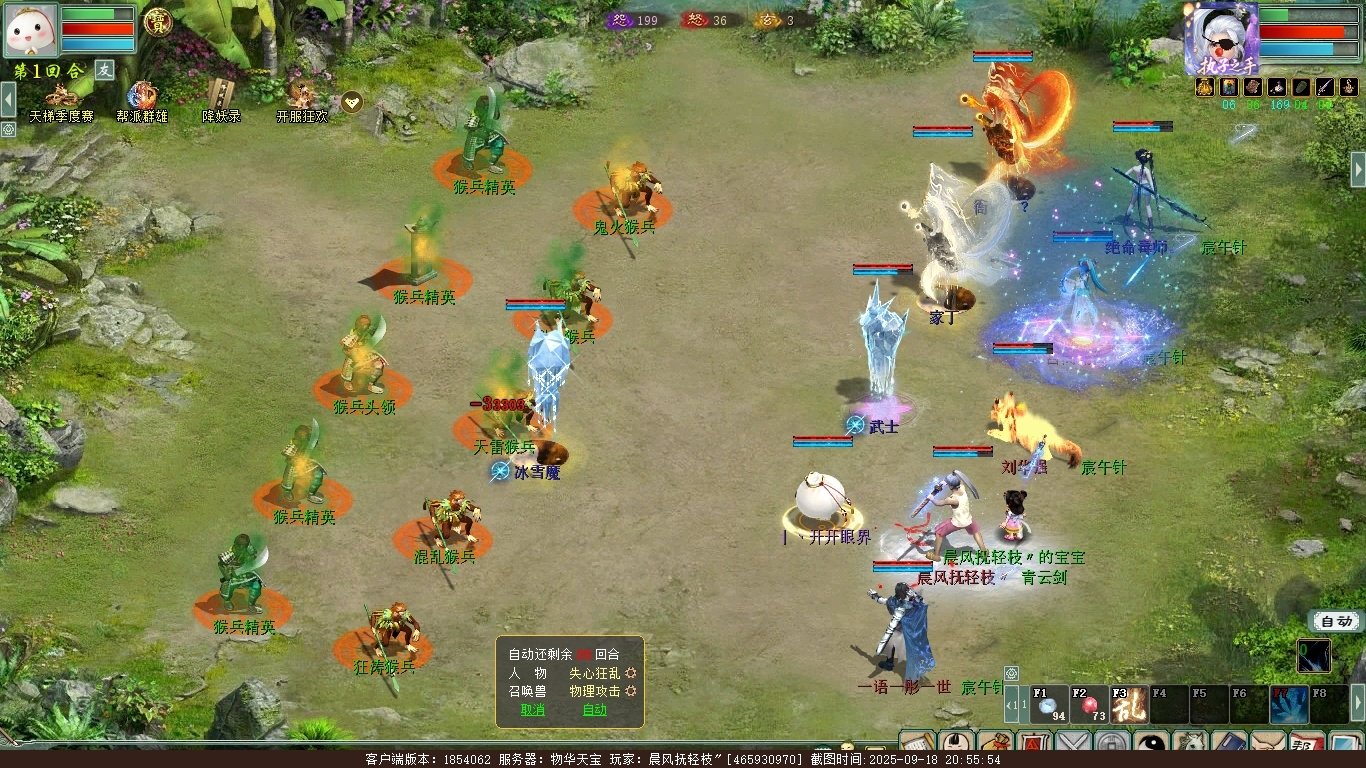Screen dimensions: 1366x768
Task: Click the 自动 link in the auto-battle panel
Action: (x=594, y=710)
